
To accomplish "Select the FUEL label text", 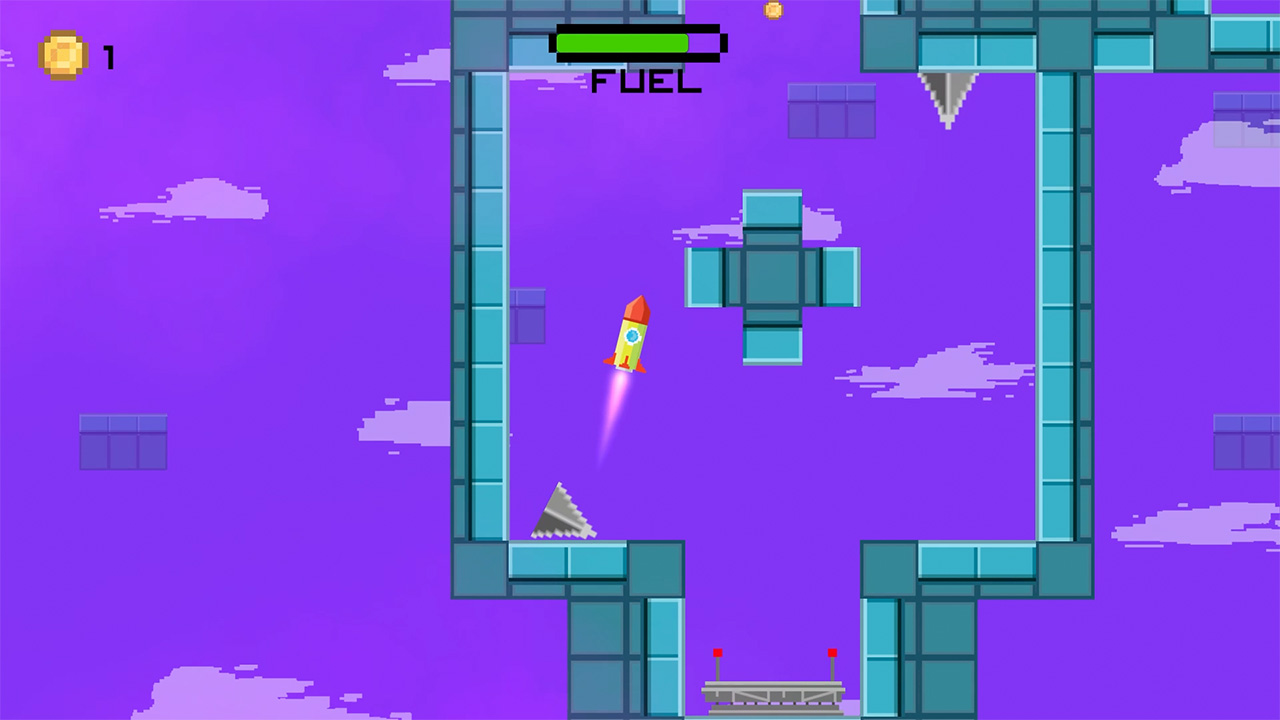I will point(644,80).
